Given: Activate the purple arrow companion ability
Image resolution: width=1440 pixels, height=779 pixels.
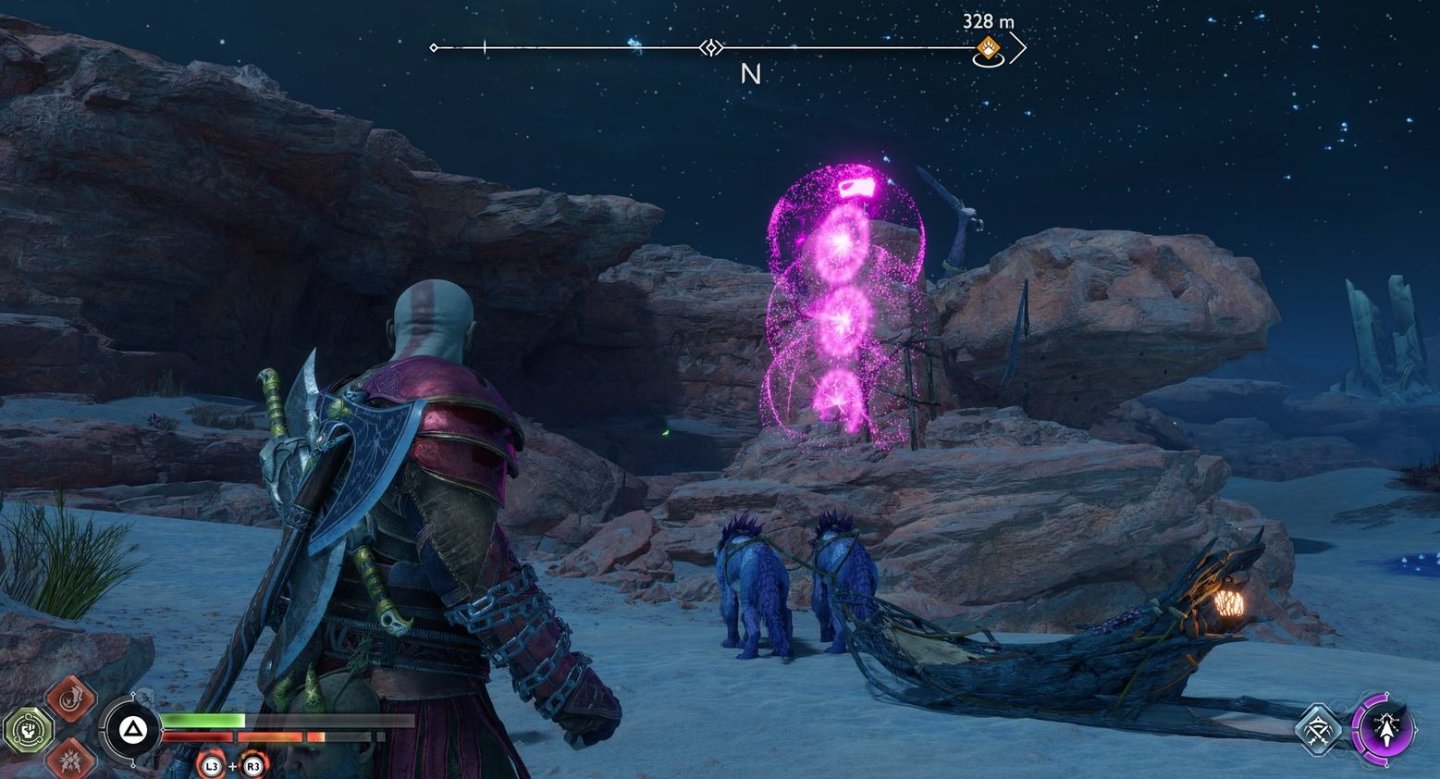Looking at the screenshot, I should [1382, 728].
